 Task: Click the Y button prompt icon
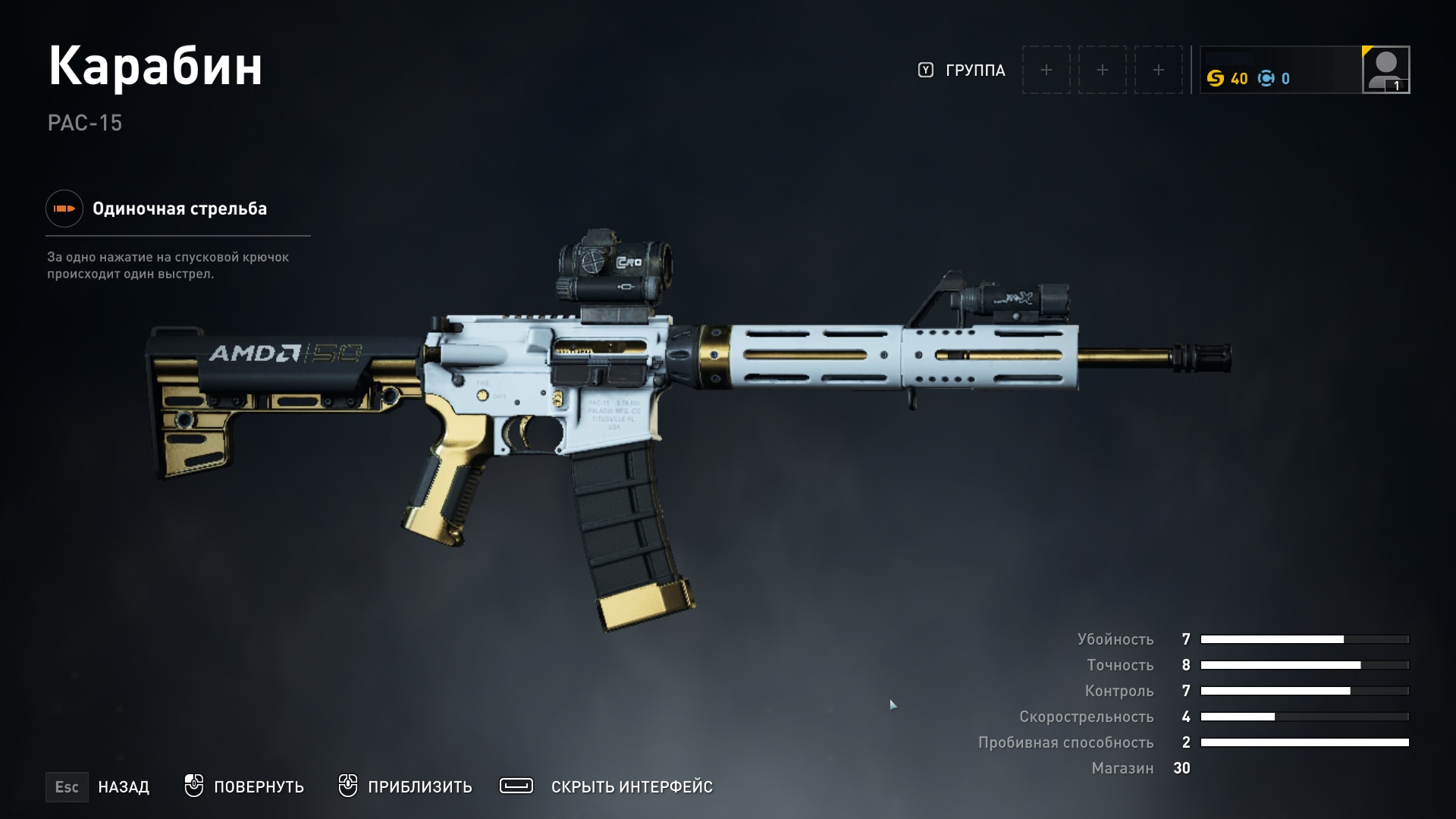pyautogui.click(x=924, y=69)
